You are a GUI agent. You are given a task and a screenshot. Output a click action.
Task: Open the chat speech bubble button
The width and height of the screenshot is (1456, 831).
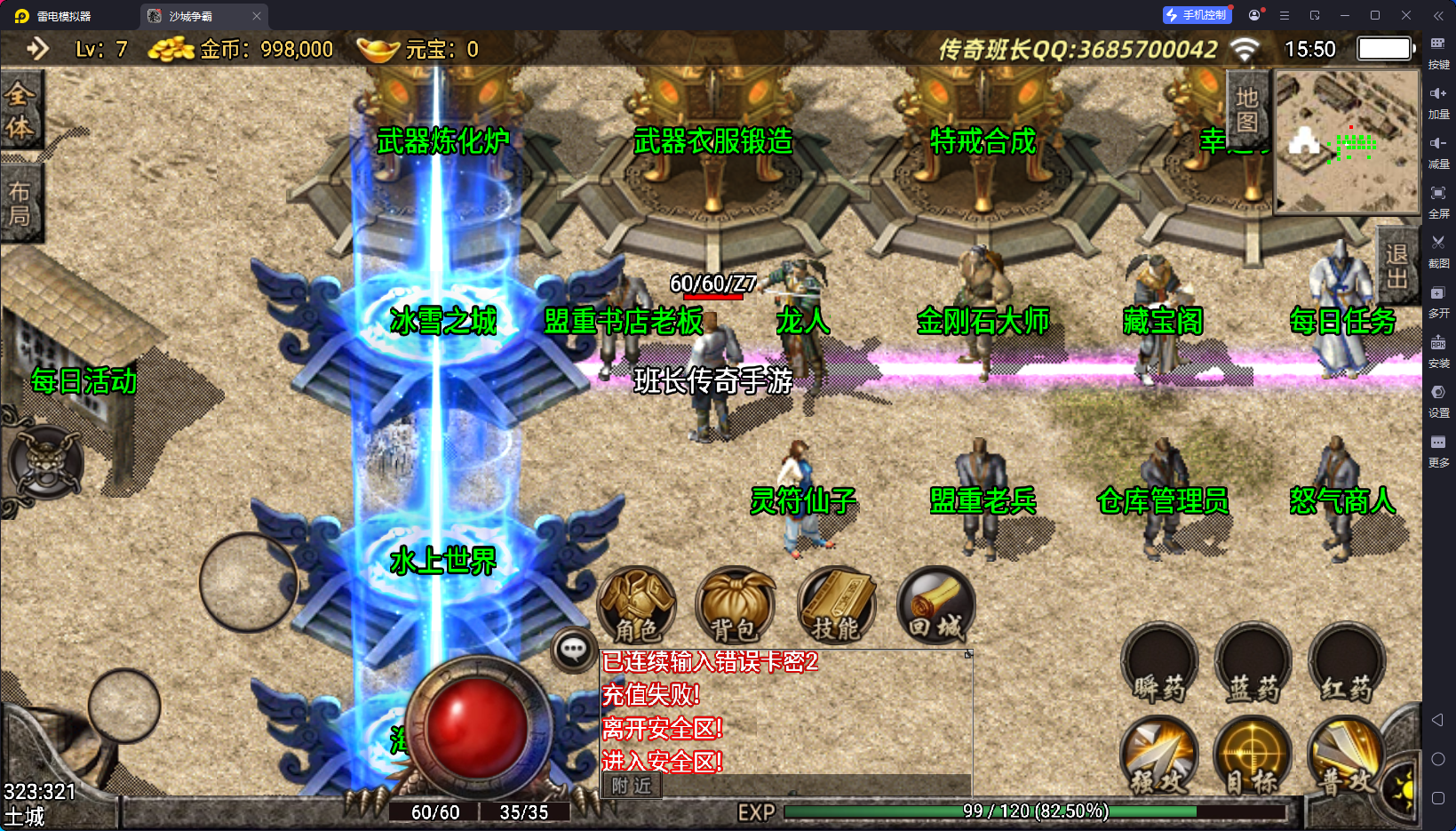pyautogui.click(x=573, y=651)
